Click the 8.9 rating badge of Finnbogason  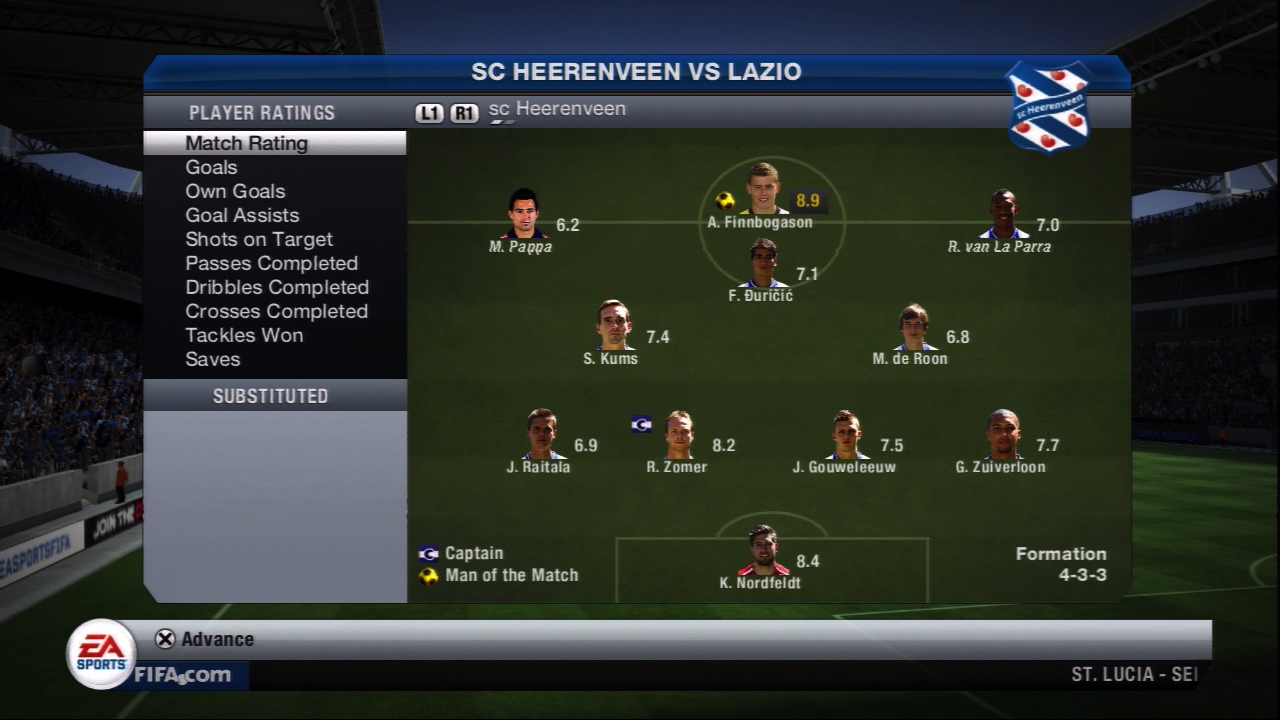click(806, 201)
